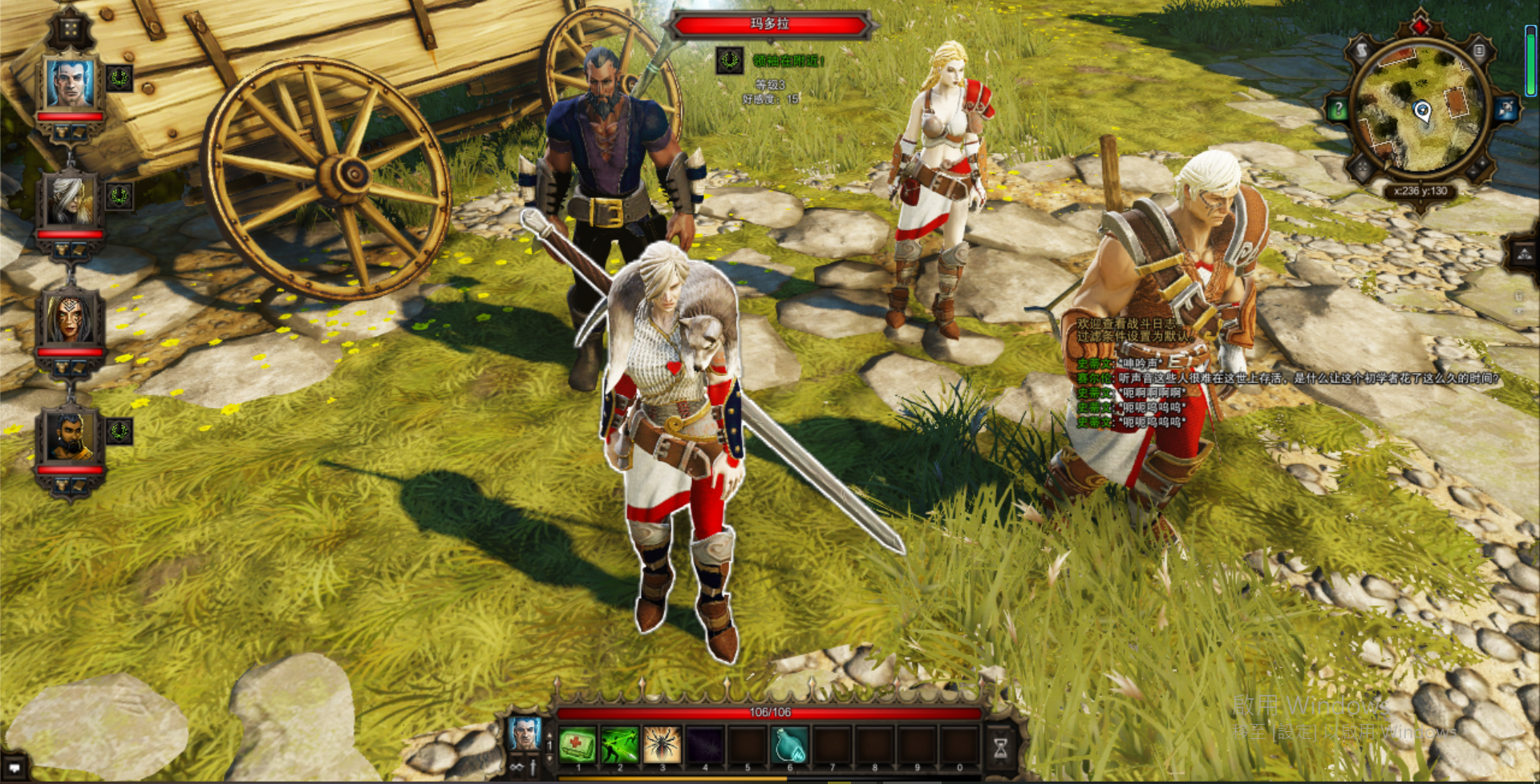
Task: Click the four-dot button above the party portraits
Action: click(x=71, y=30)
